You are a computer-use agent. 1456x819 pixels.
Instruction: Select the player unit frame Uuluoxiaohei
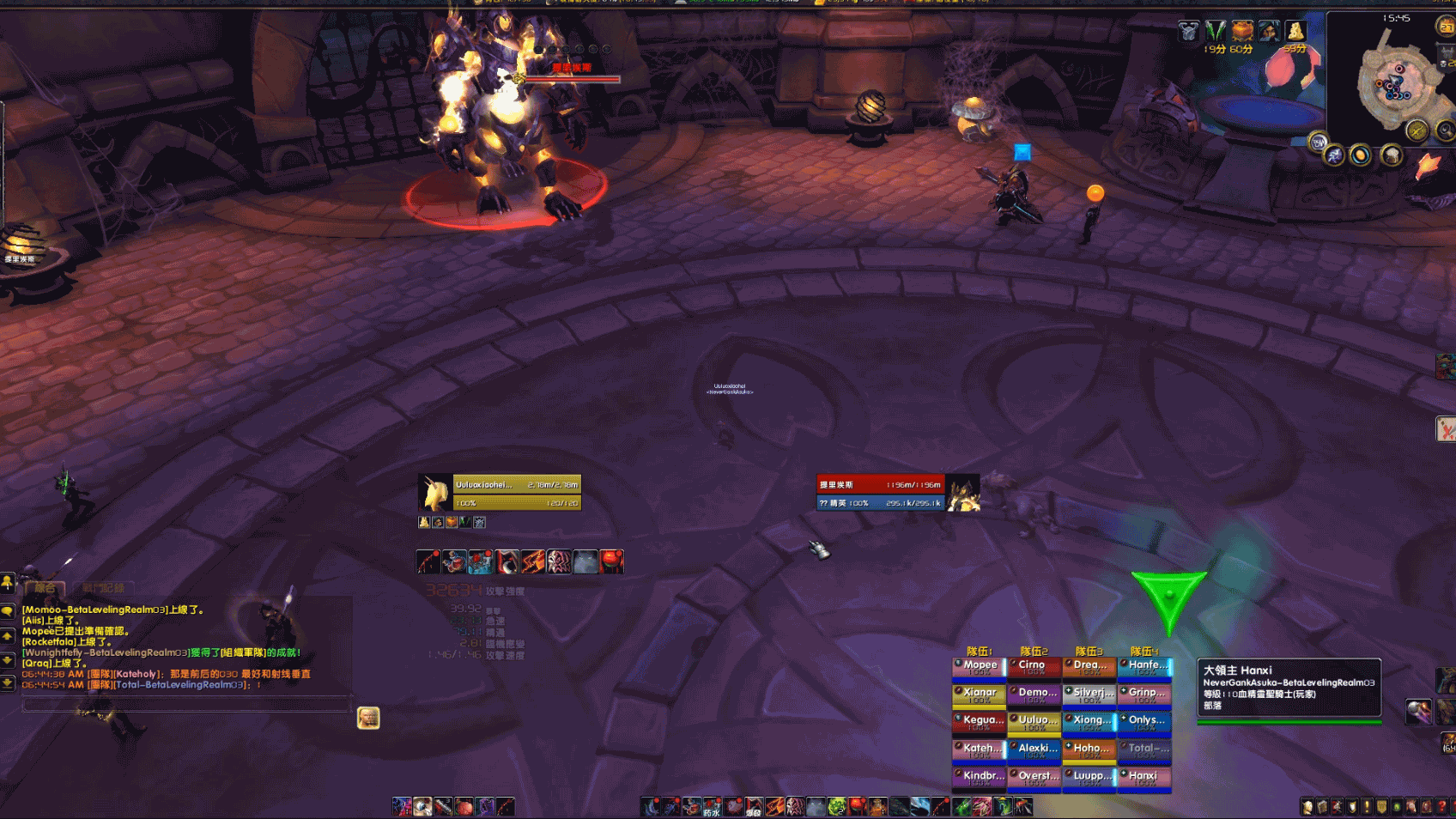pos(499,493)
